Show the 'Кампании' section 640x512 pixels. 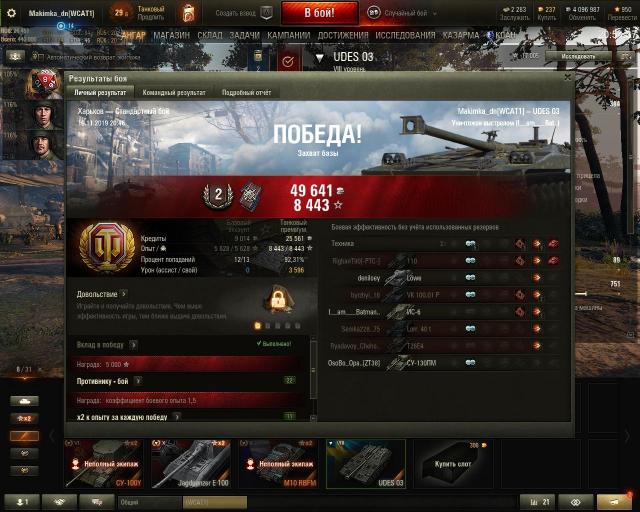click(289, 34)
